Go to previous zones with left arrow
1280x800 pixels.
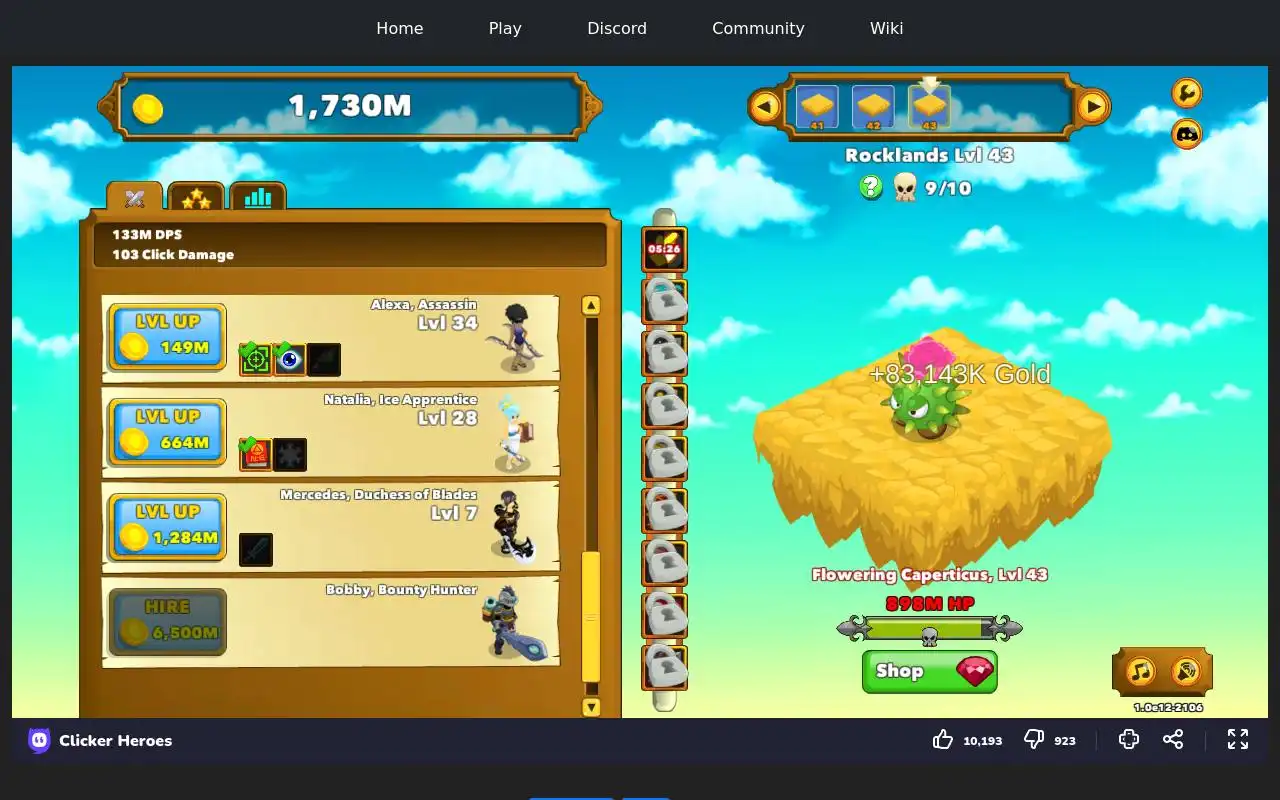[765, 106]
